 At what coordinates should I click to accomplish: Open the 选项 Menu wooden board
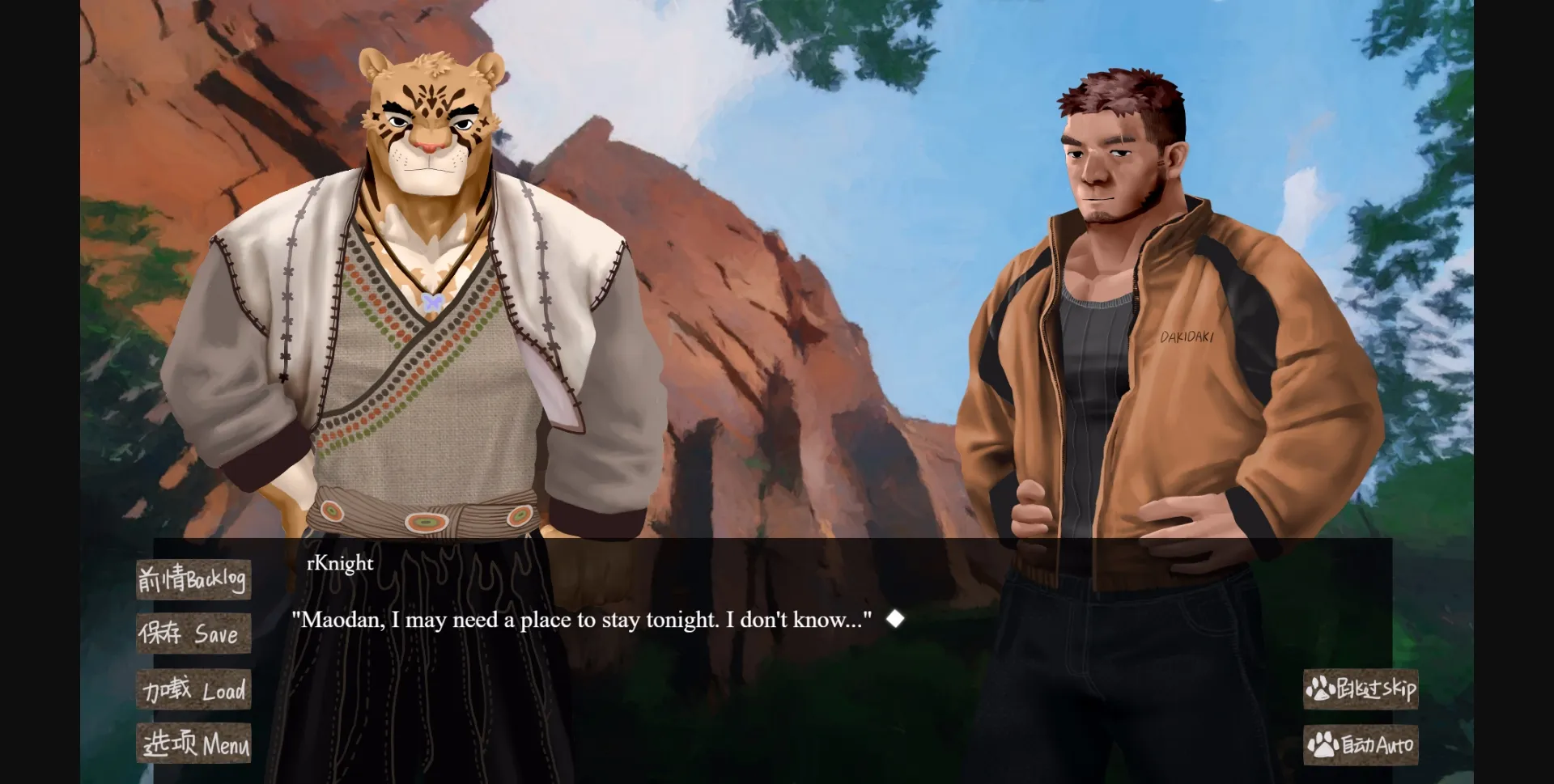tap(193, 744)
